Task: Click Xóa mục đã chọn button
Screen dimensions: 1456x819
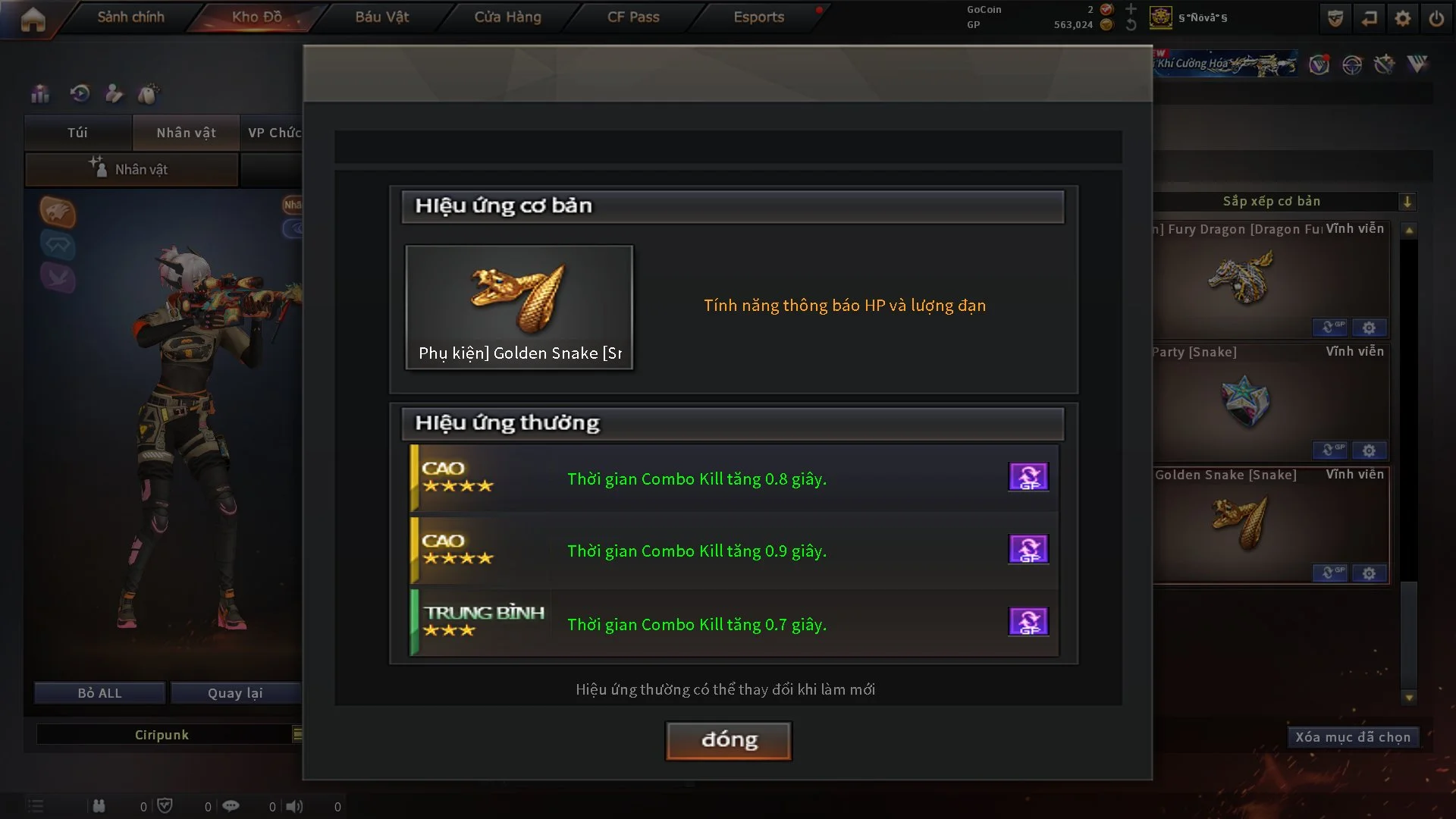Action: pyautogui.click(x=1352, y=737)
